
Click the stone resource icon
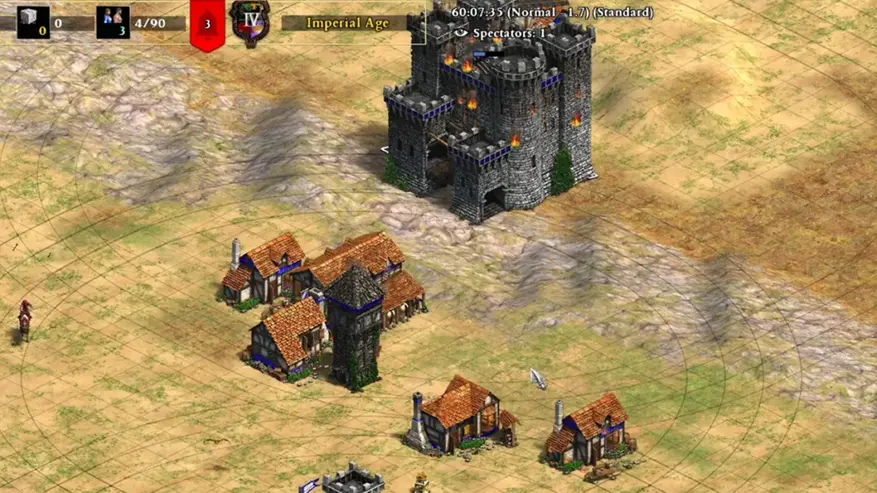(32, 22)
